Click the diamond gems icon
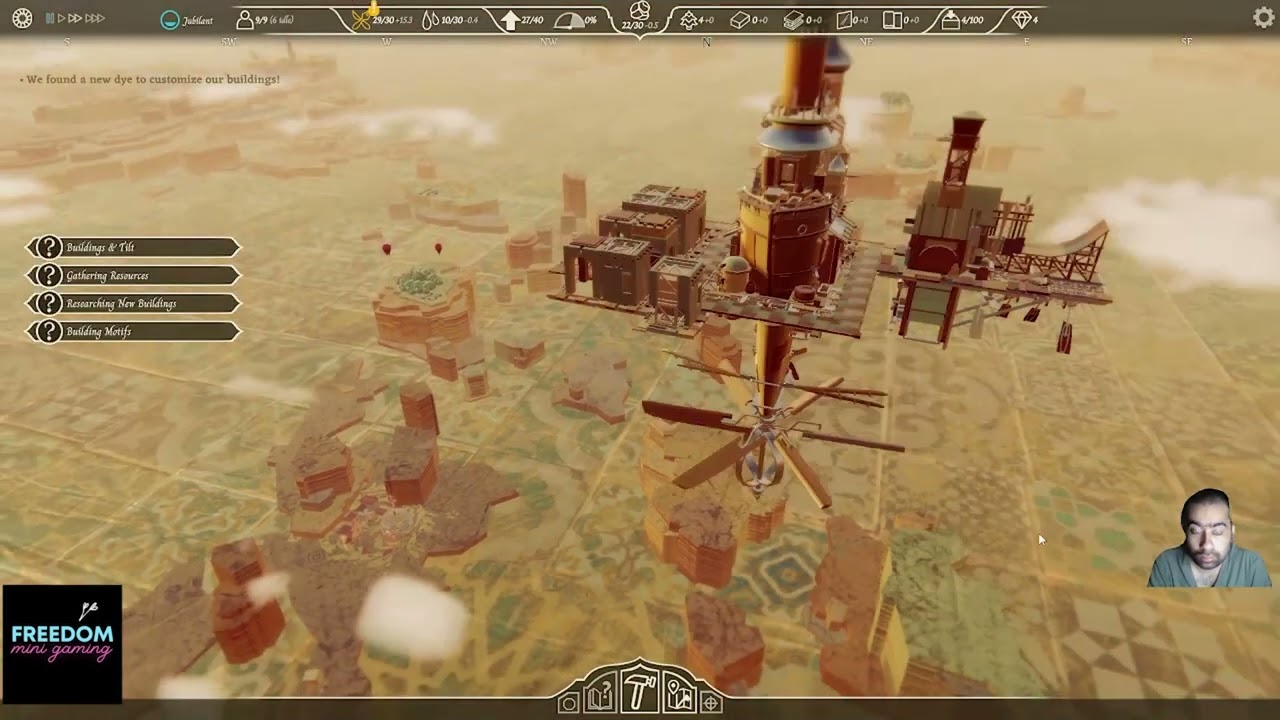 click(x=1020, y=19)
